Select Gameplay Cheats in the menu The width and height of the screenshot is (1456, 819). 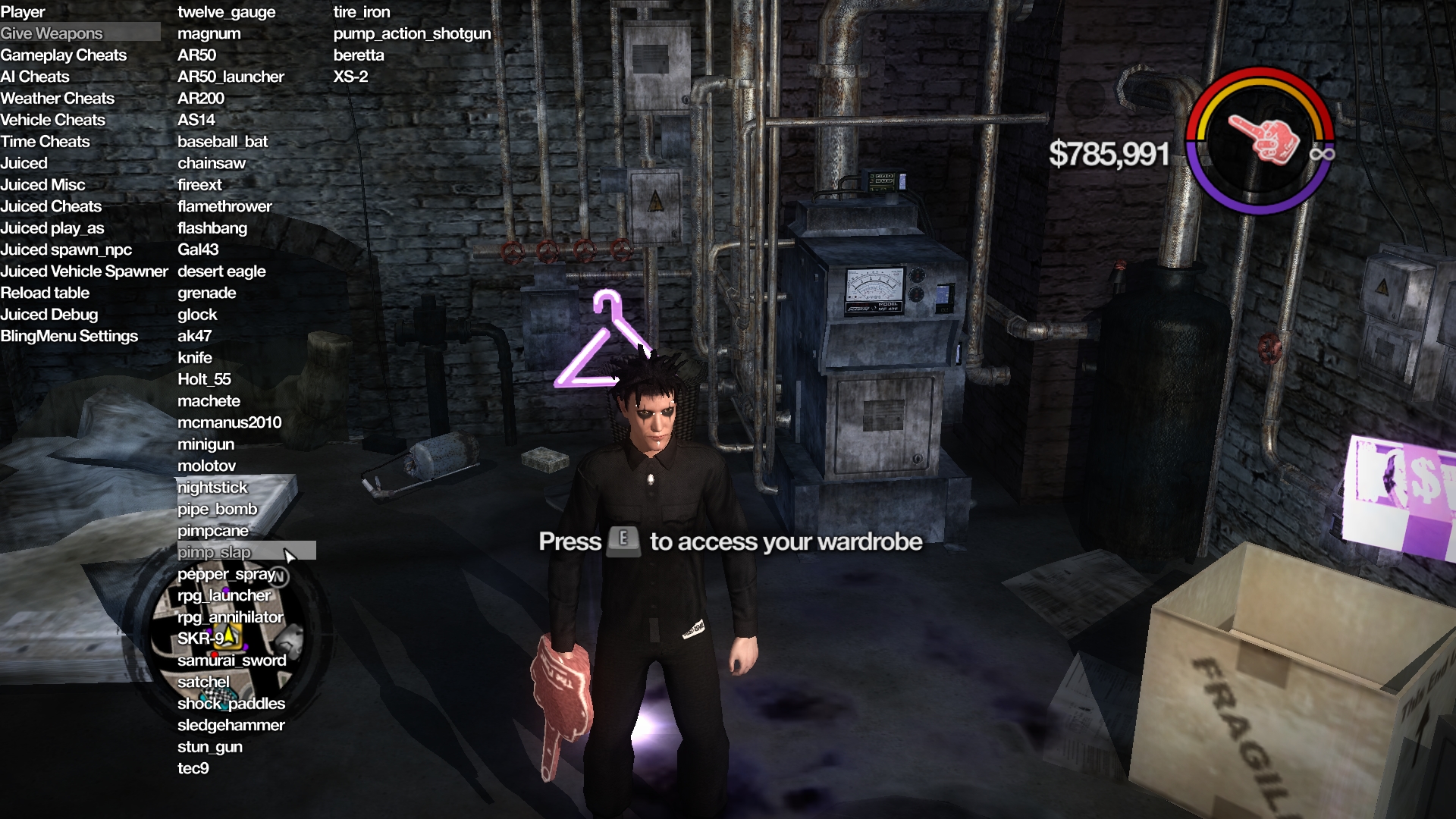[x=64, y=55]
